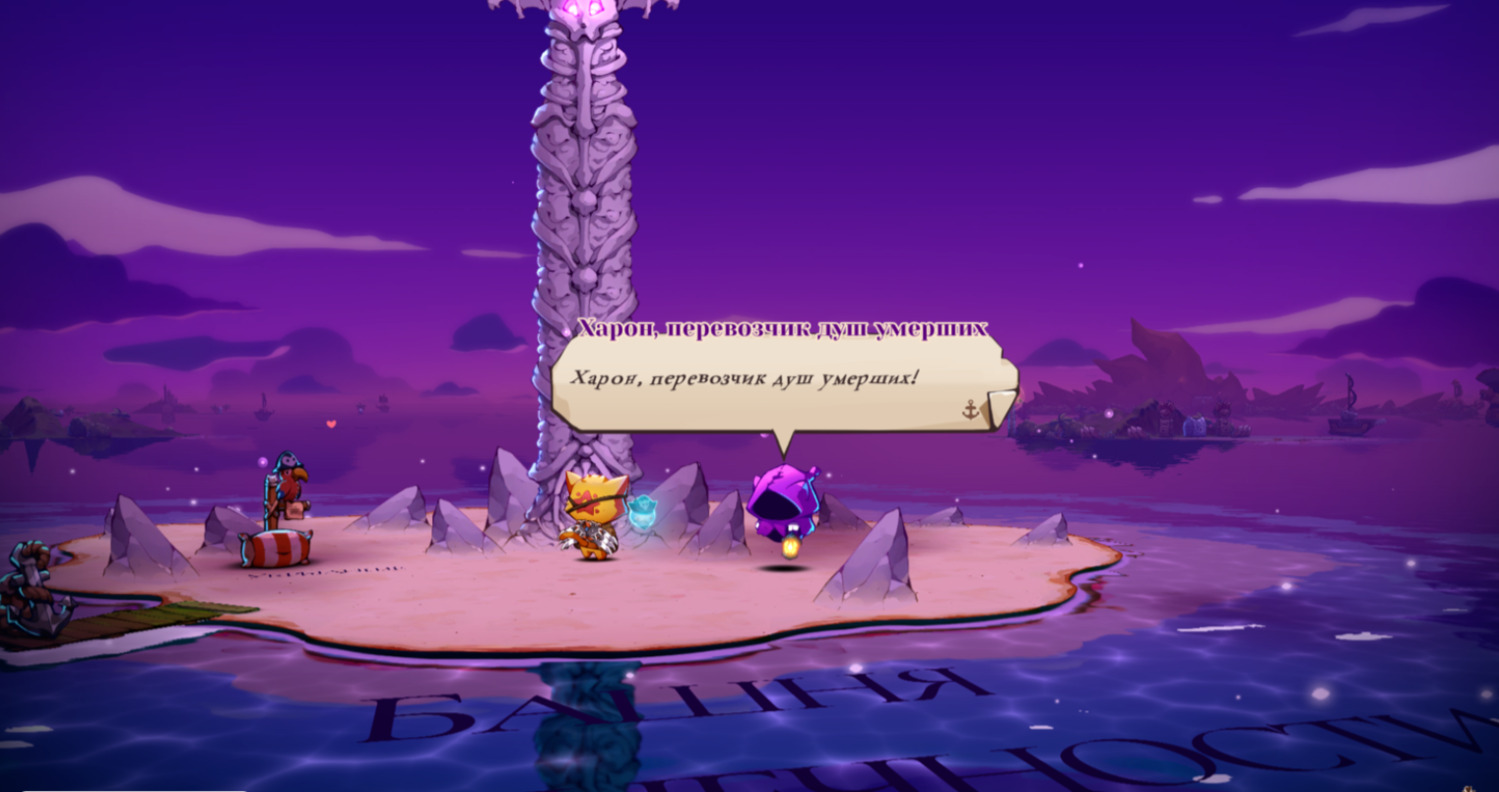The image size is (1499, 792).
Task: Advance the dialogue via the anchor icon
Action: (x=970, y=409)
